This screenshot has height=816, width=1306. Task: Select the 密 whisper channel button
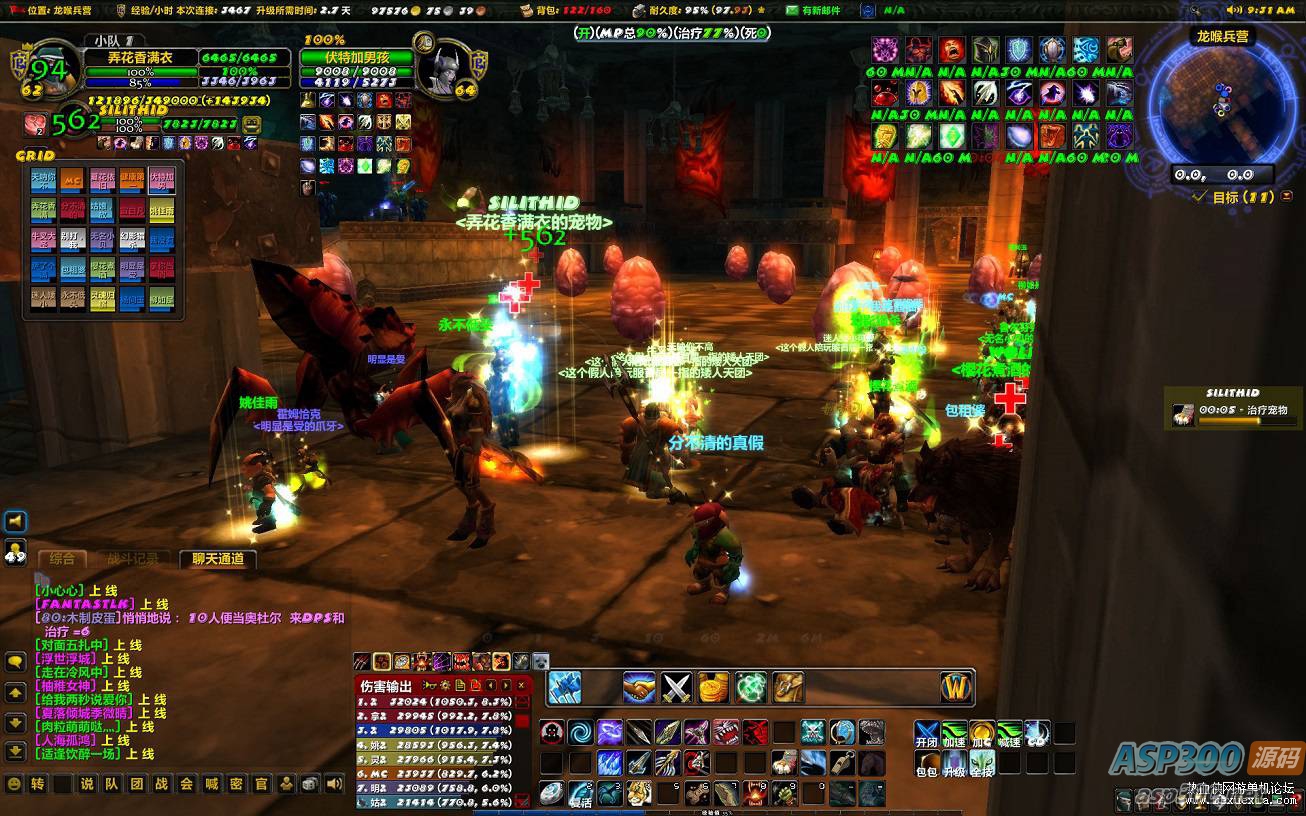point(236,784)
